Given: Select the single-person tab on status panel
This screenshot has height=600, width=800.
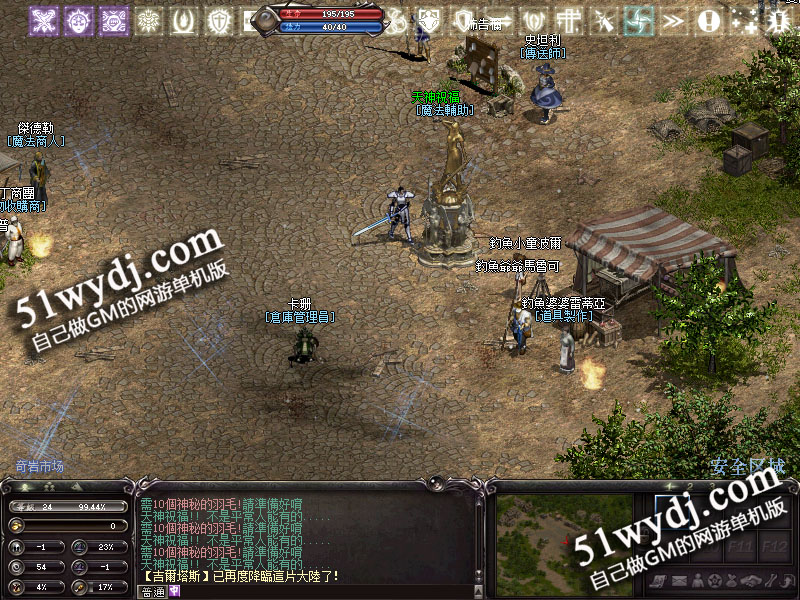Looking at the screenshot, I should tap(22, 487).
